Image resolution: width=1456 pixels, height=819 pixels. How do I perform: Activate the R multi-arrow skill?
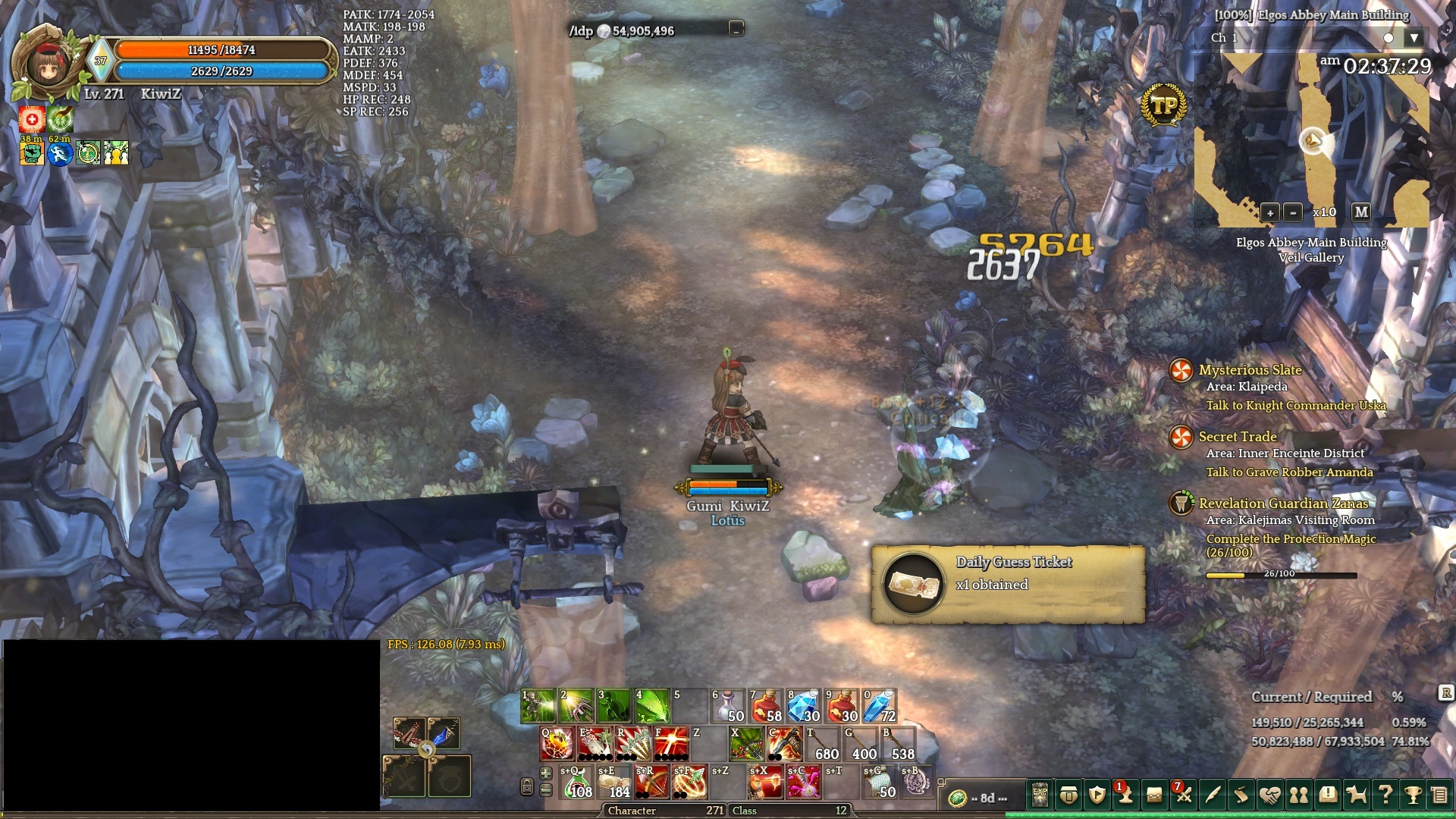(x=633, y=744)
